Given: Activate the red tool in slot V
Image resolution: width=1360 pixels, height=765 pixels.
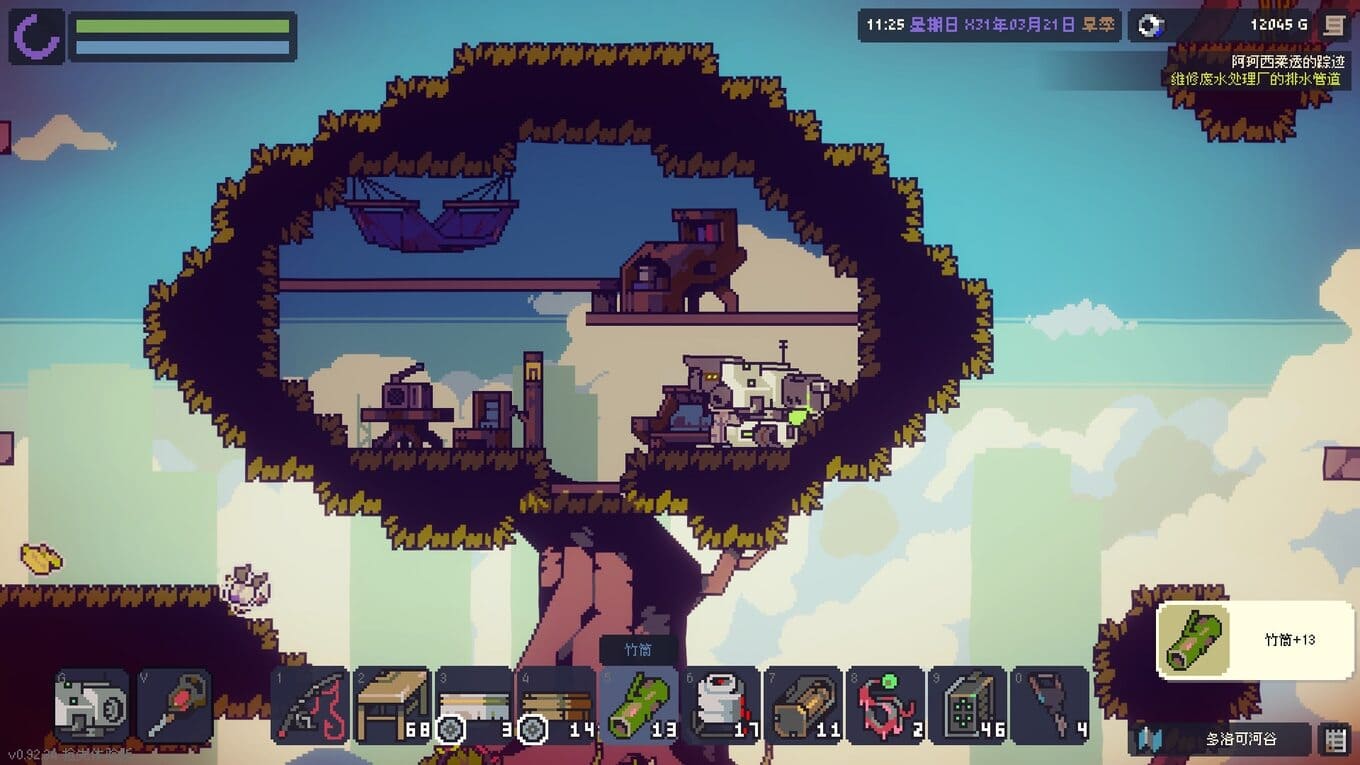Looking at the screenshot, I should click(x=174, y=706).
